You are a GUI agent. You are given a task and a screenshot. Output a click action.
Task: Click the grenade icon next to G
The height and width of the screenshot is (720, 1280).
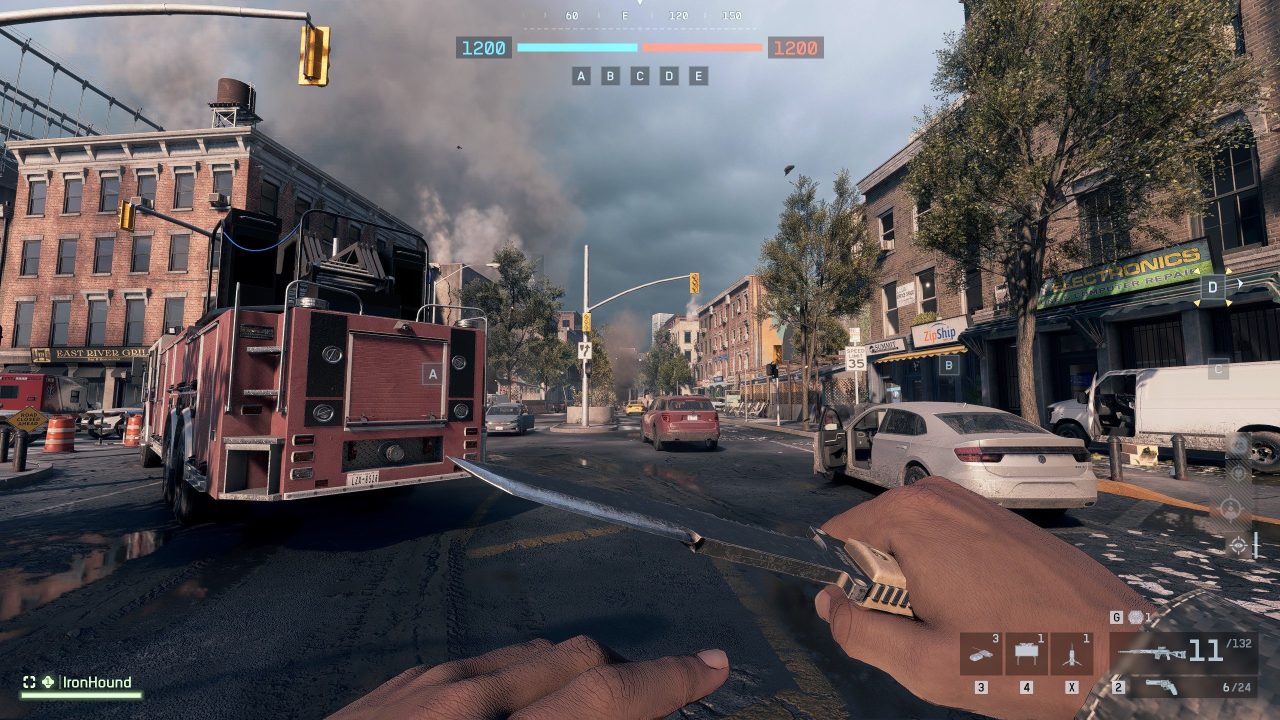point(1137,618)
